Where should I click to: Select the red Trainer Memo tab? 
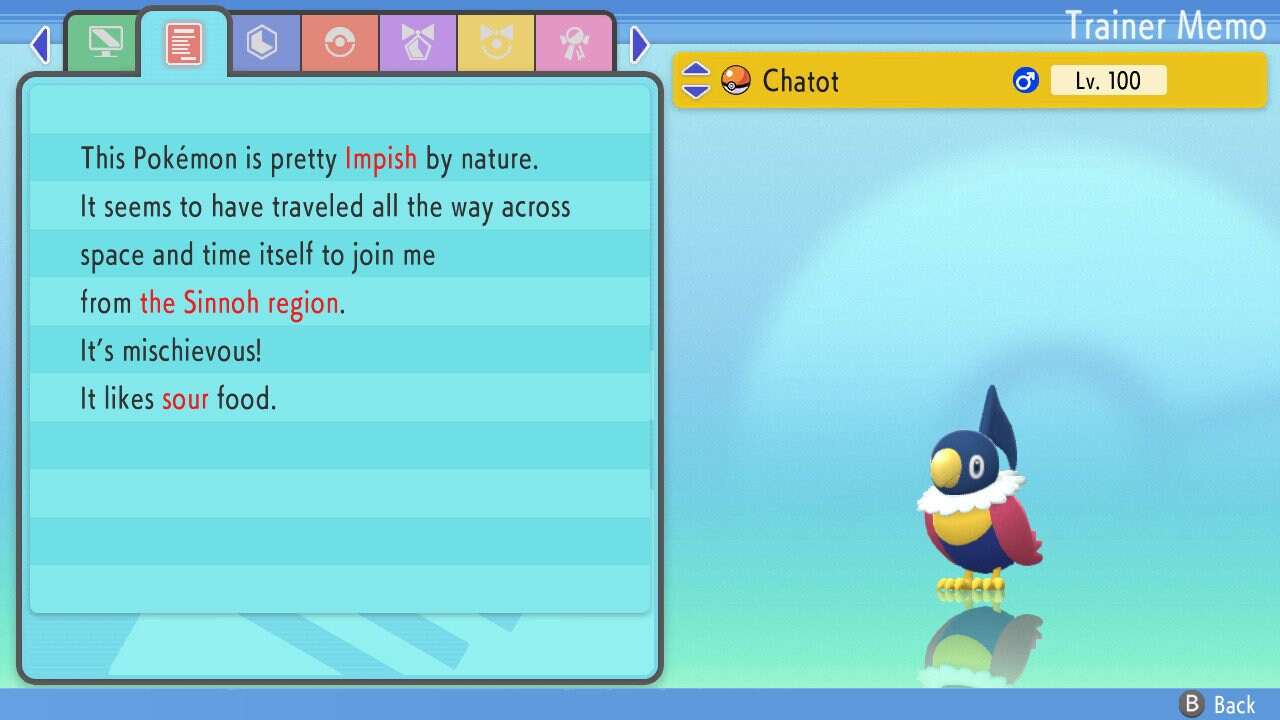[x=184, y=43]
